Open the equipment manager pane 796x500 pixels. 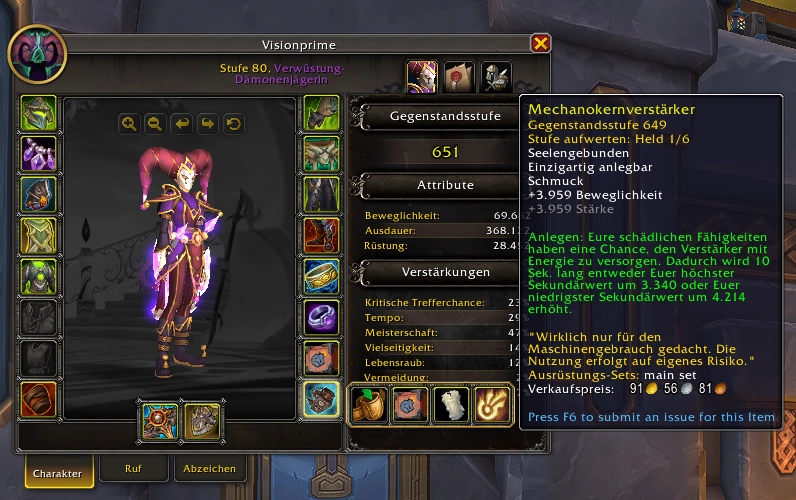(x=497, y=76)
